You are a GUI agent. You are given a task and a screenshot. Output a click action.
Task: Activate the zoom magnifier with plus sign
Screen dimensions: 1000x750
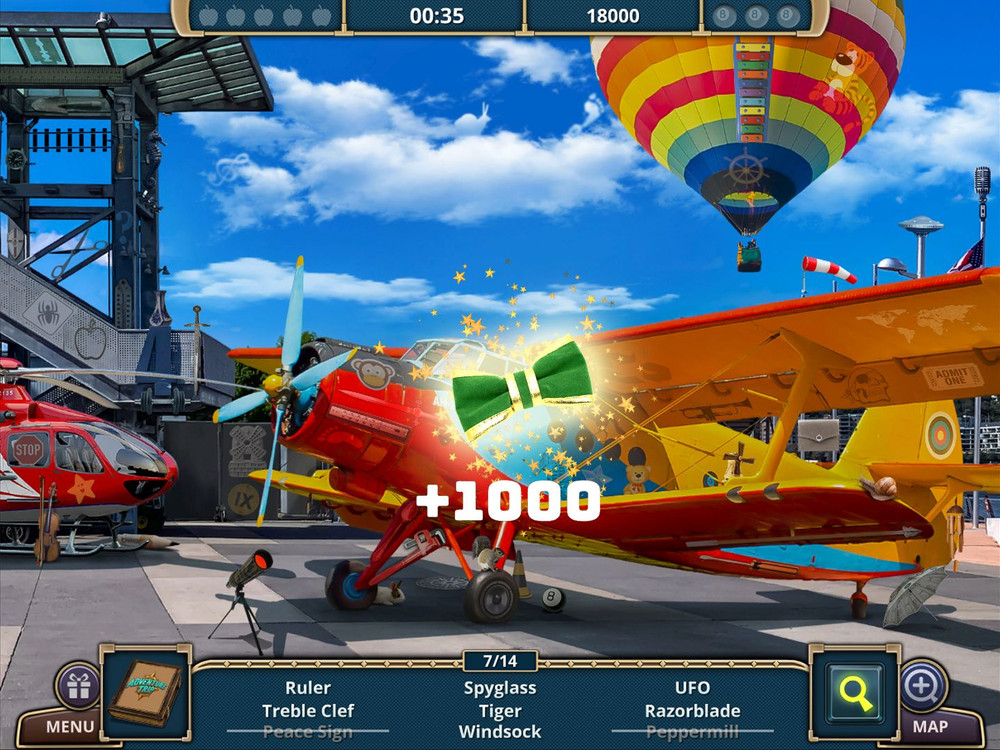(924, 686)
